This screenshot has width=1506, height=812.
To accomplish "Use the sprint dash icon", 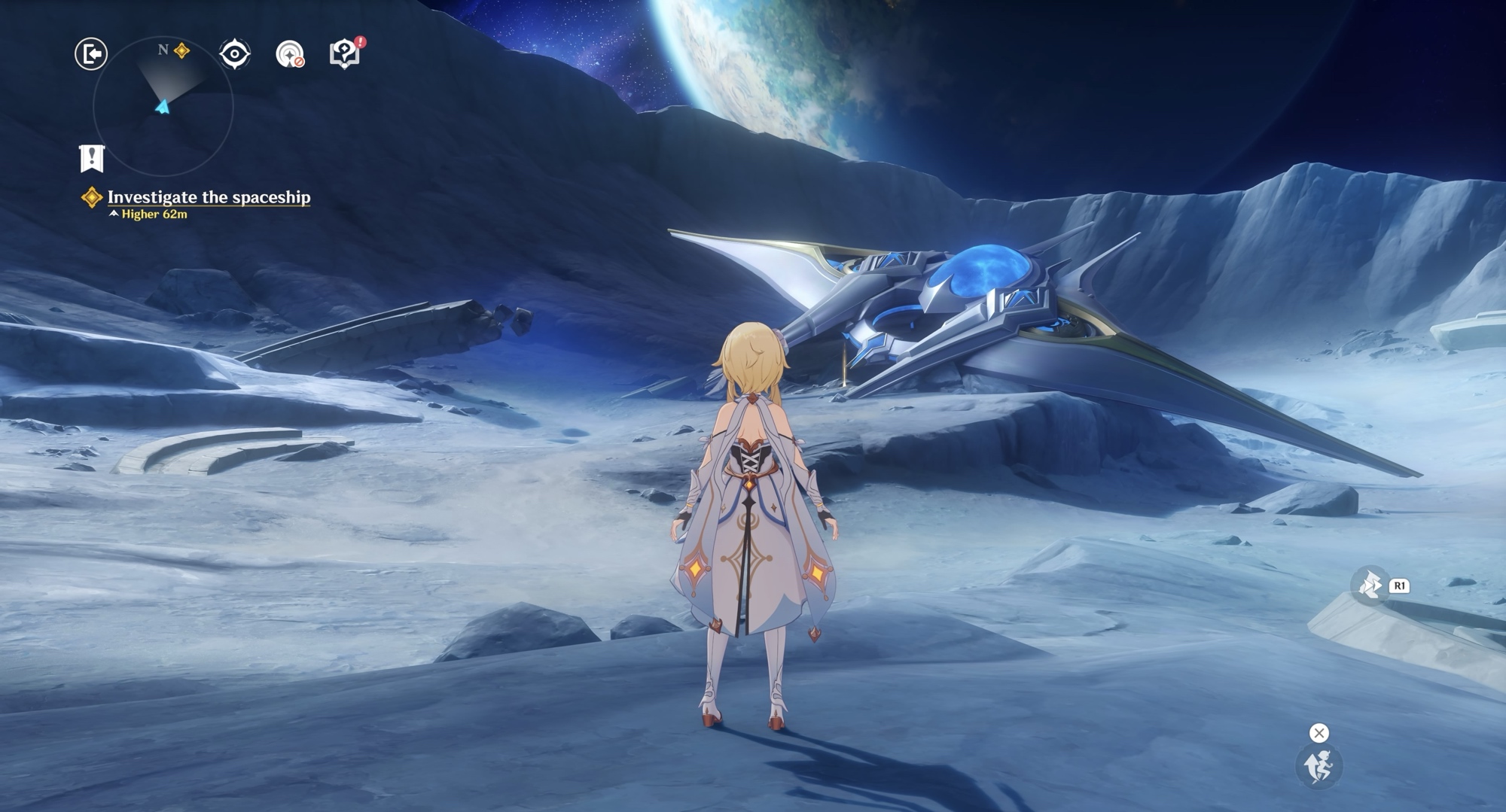I will pos(1370,585).
